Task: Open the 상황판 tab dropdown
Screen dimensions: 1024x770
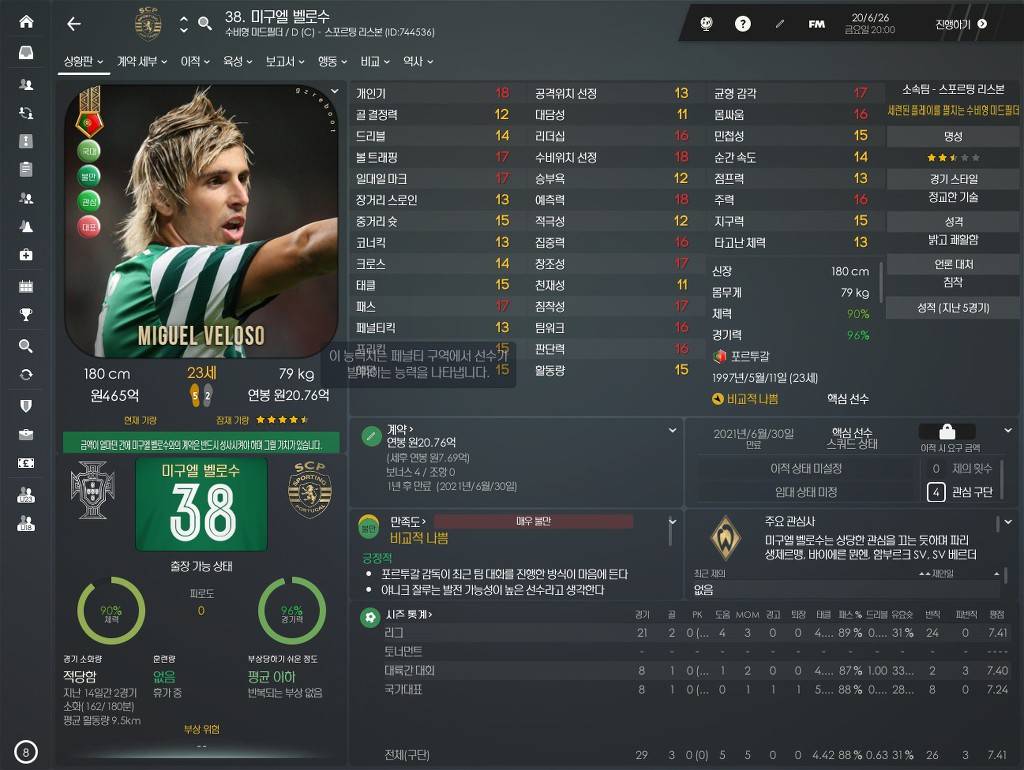Action: [x=84, y=62]
